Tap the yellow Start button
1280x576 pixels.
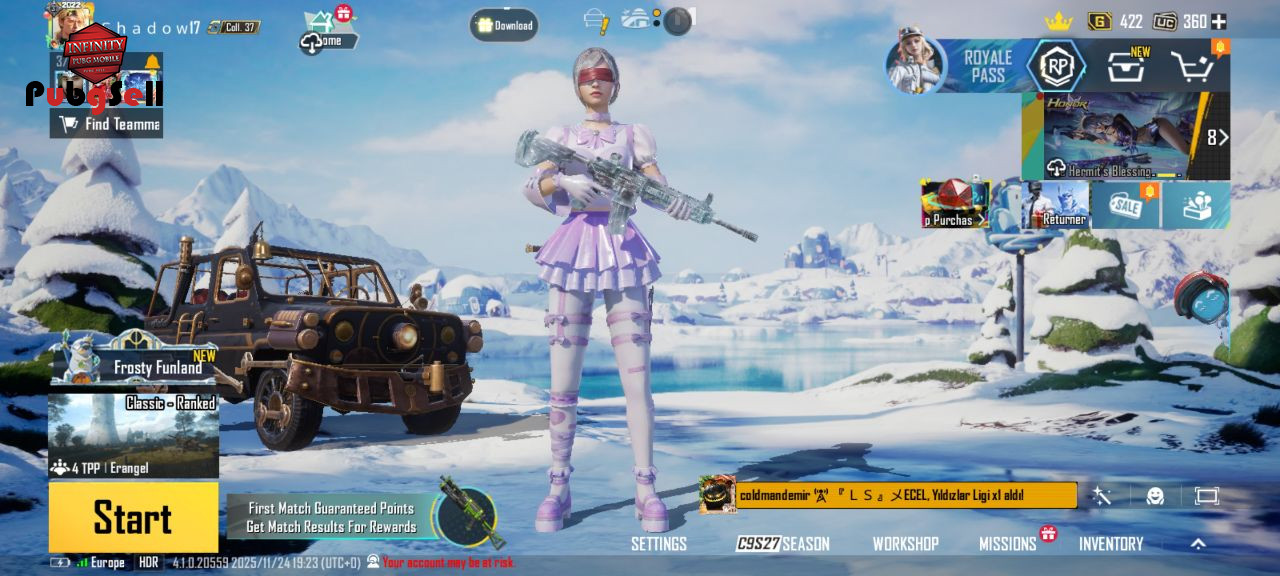pyautogui.click(x=133, y=518)
